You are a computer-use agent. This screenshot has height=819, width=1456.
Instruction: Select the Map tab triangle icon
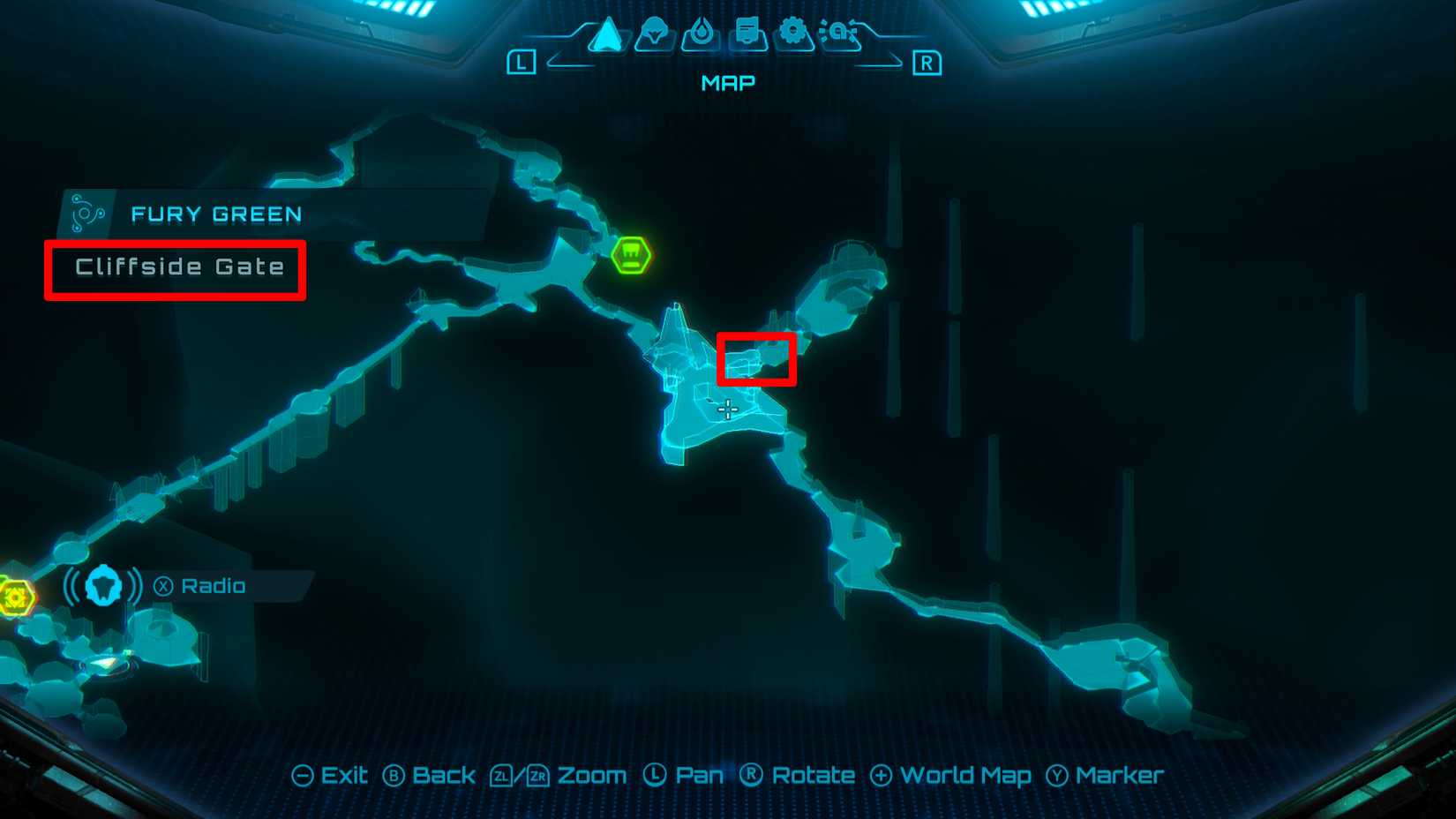pyautogui.click(x=609, y=33)
